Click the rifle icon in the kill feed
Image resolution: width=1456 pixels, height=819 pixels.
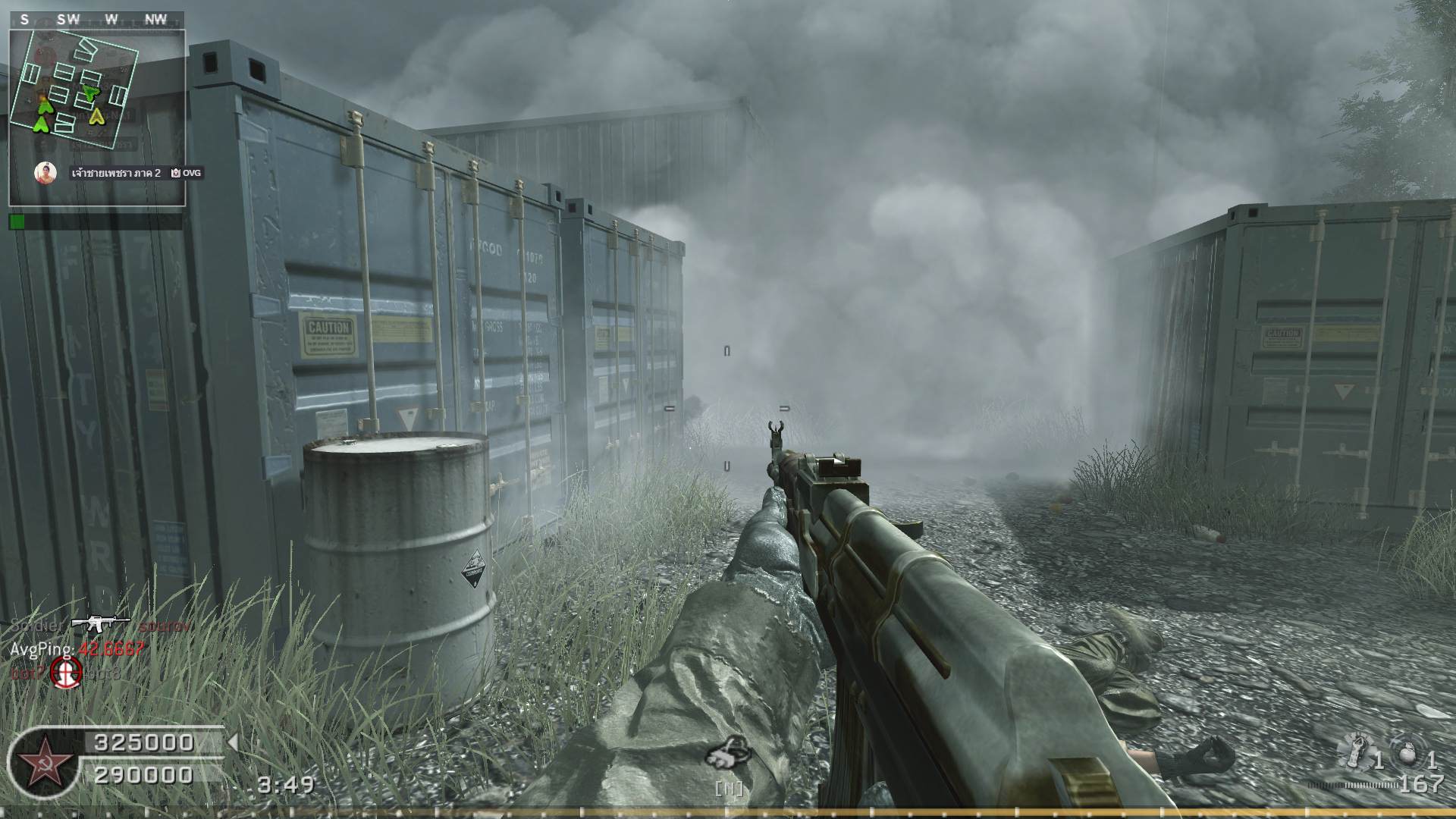point(100,623)
